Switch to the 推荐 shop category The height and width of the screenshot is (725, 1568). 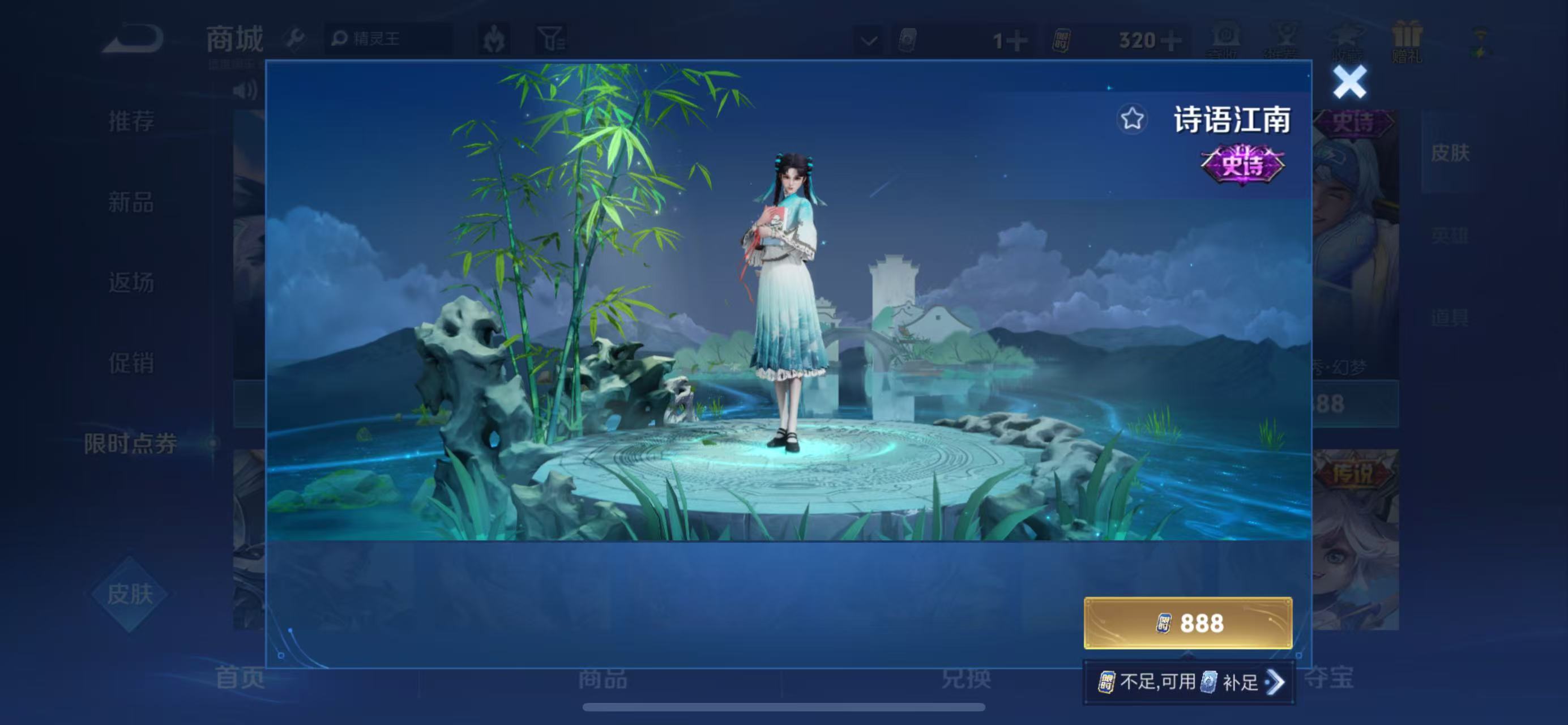131,121
